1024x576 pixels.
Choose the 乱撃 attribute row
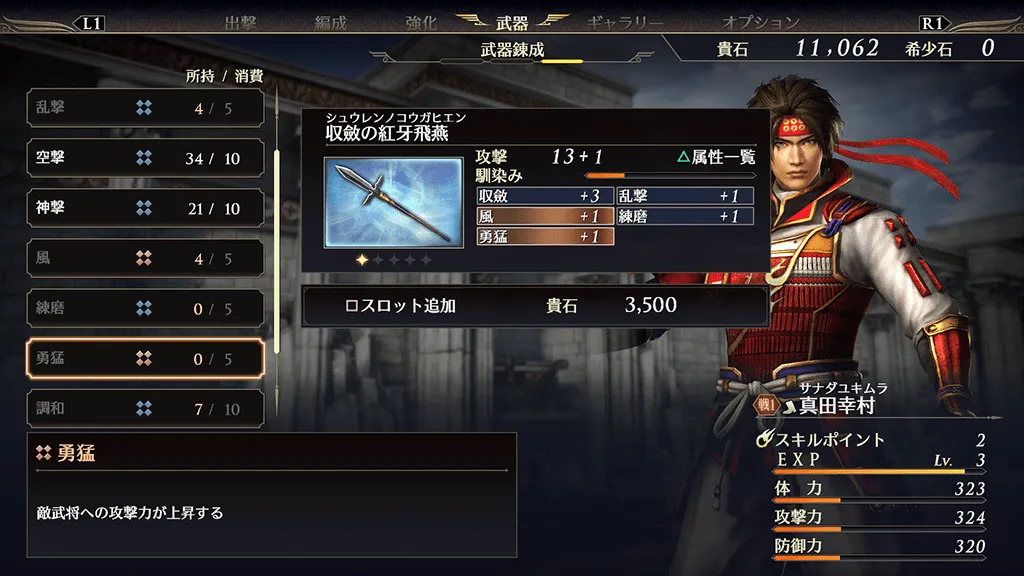click(145, 108)
